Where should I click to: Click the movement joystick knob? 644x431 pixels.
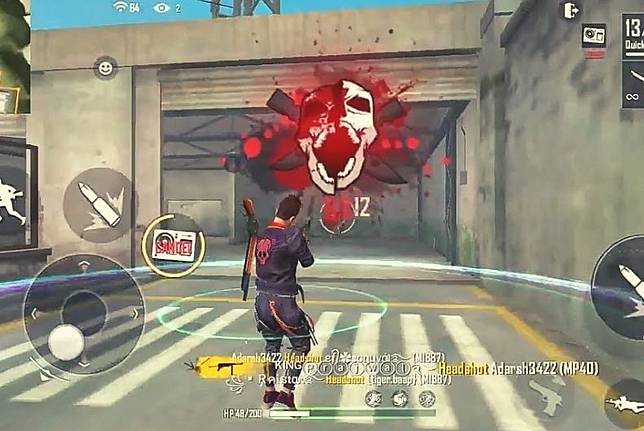point(66,342)
